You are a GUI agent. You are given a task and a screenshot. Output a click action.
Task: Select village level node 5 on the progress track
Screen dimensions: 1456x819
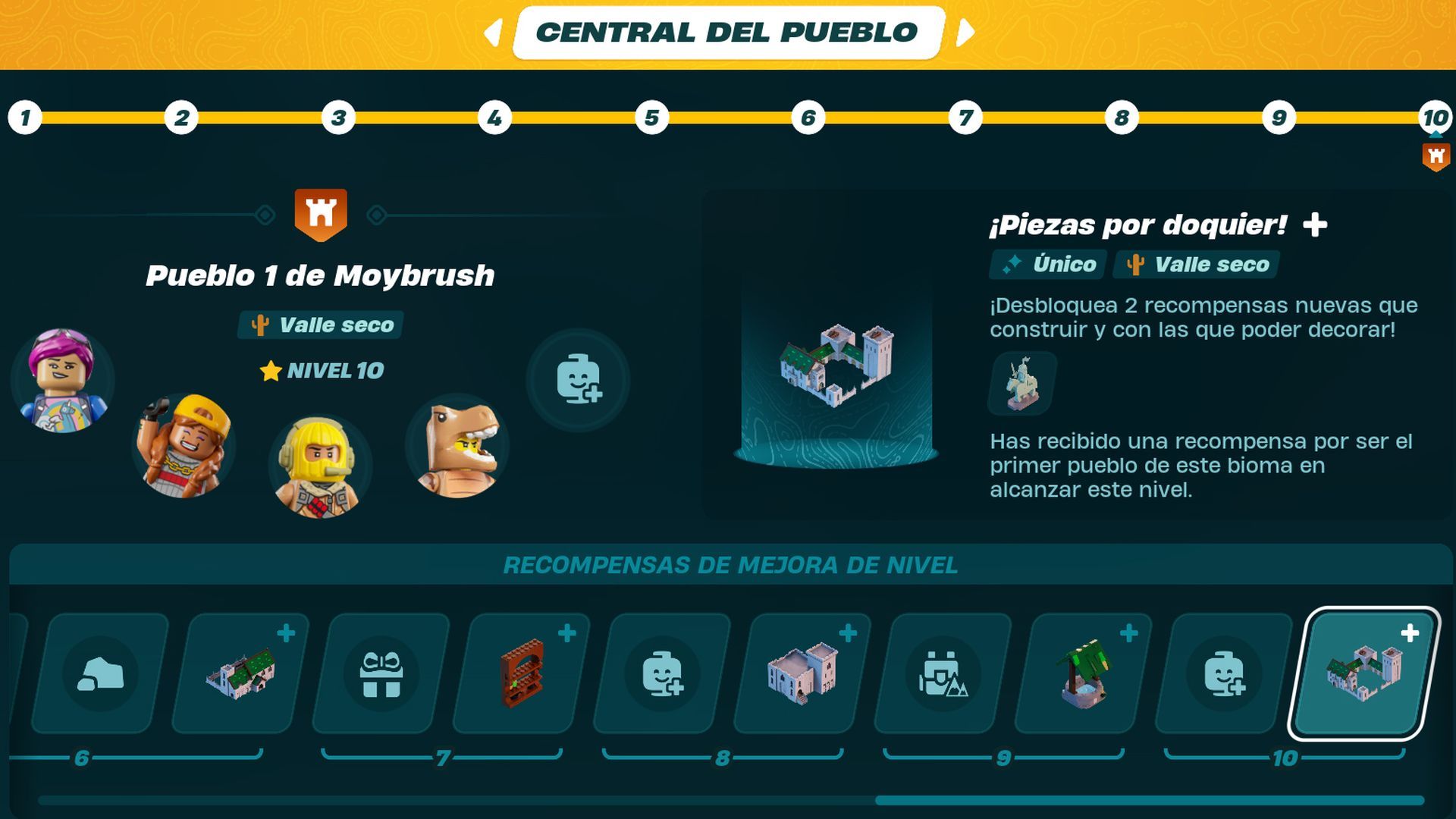click(x=651, y=118)
